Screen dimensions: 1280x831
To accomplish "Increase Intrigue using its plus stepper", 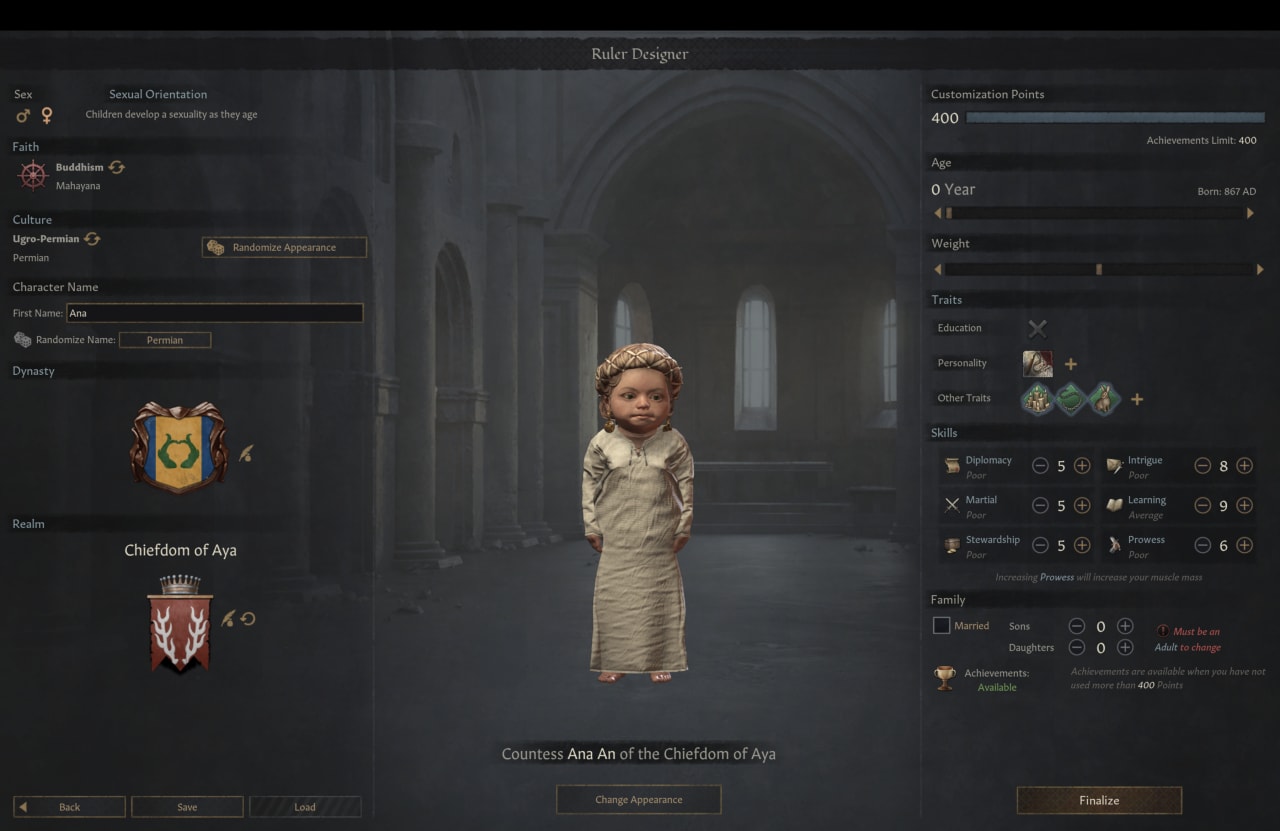I will point(1245,465).
